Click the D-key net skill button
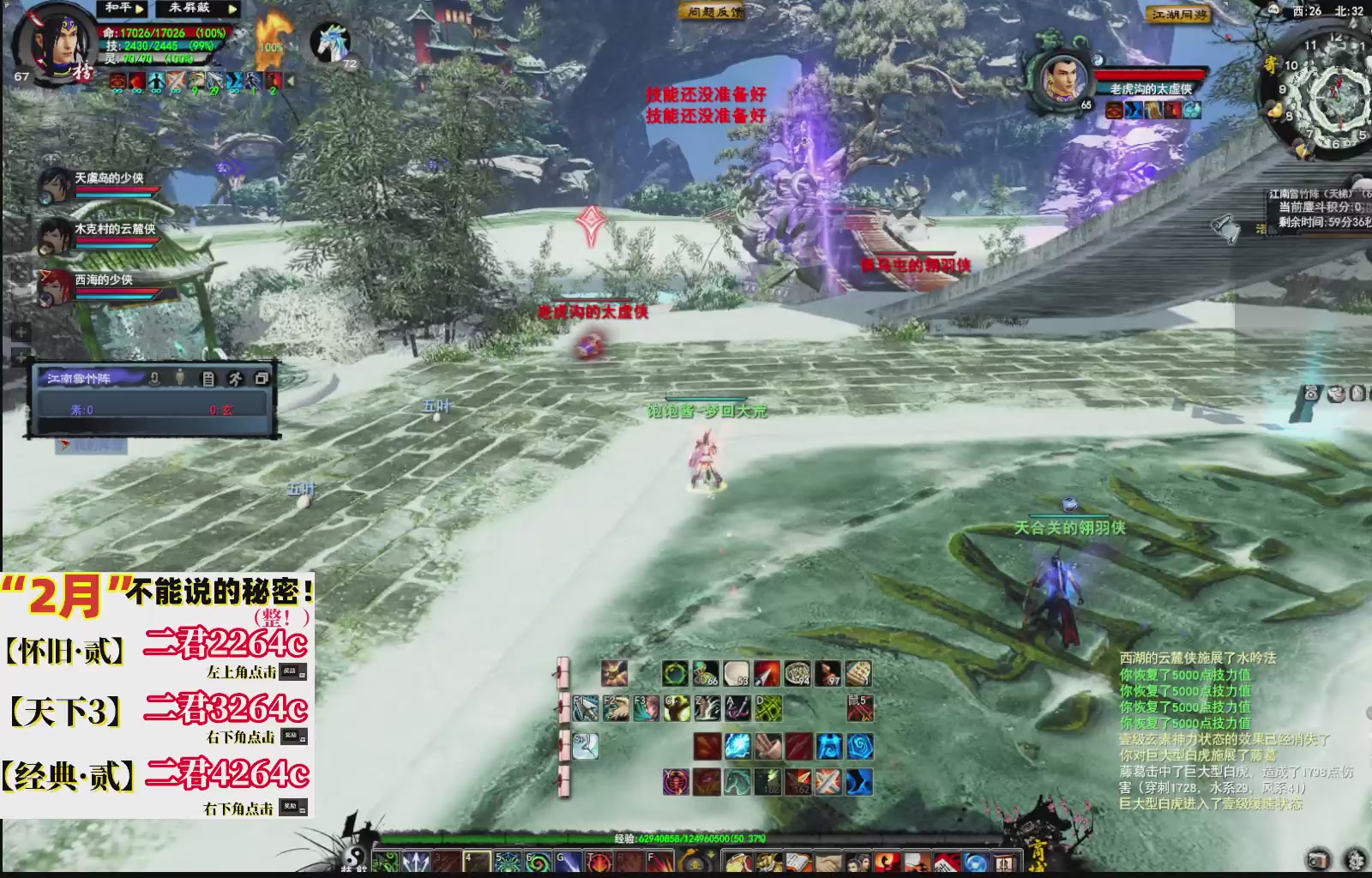 point(769,707)
